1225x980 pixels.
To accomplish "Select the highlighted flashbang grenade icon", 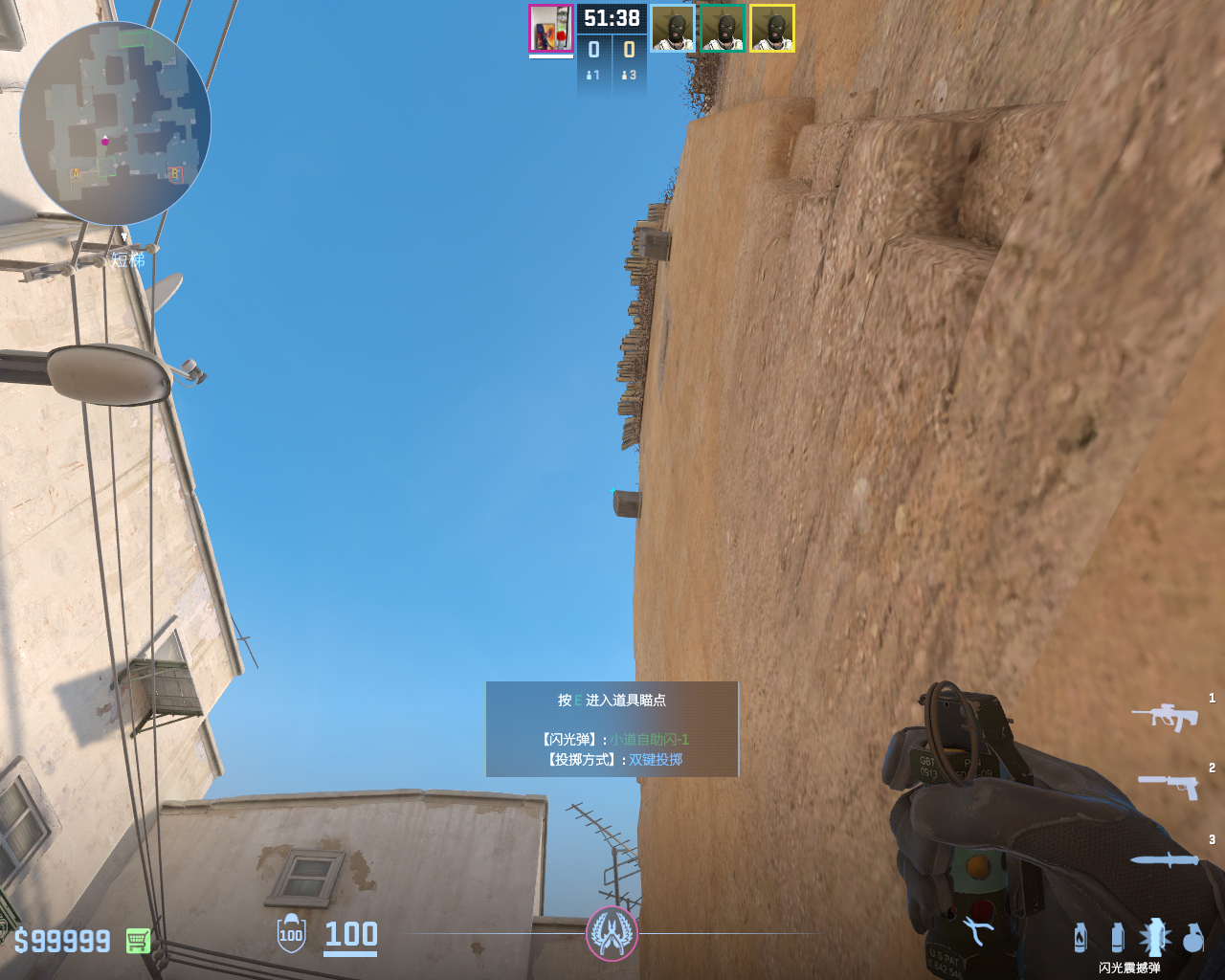I will coord(1154,937).
